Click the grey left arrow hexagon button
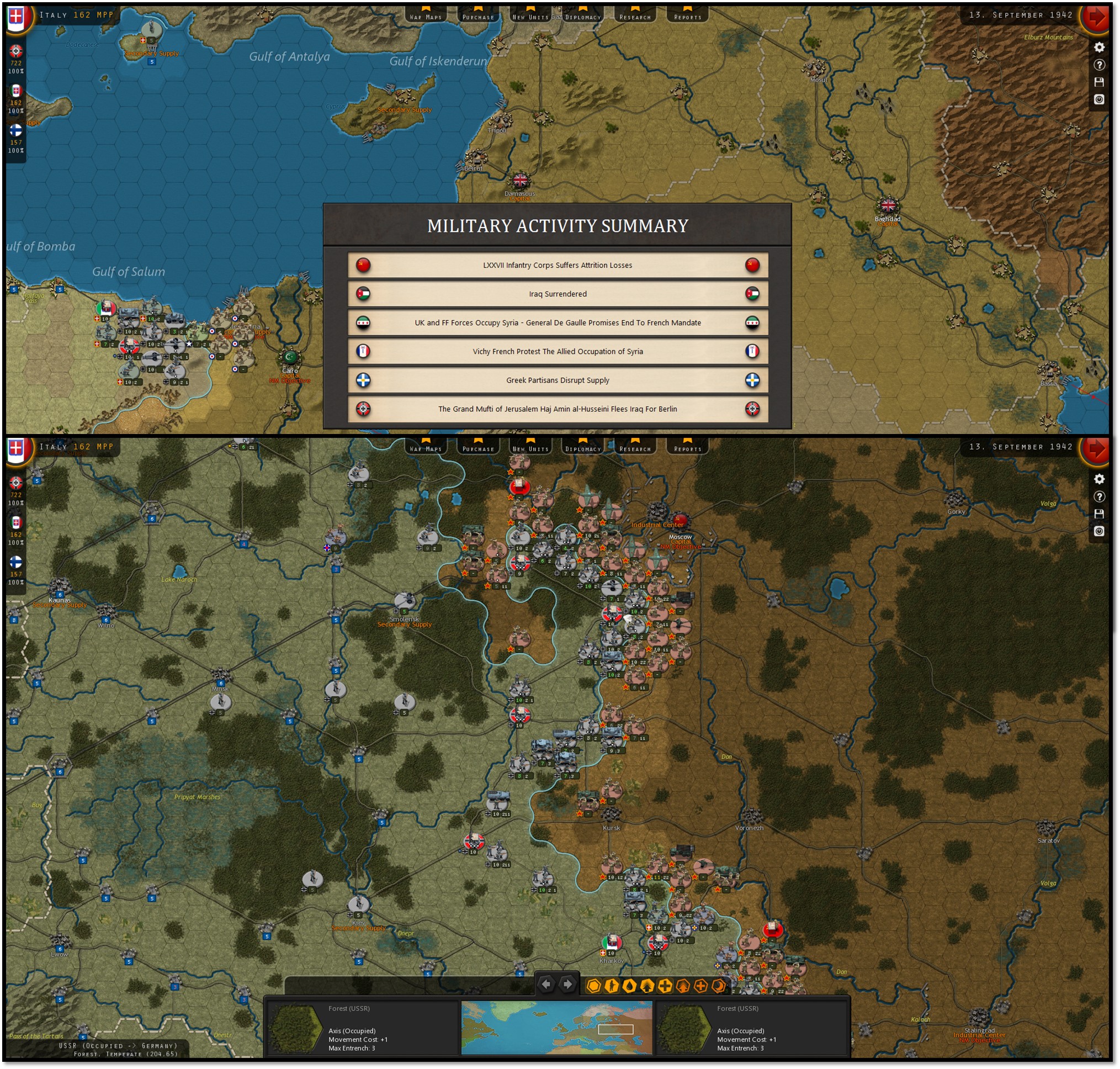 tap(546, 984)
